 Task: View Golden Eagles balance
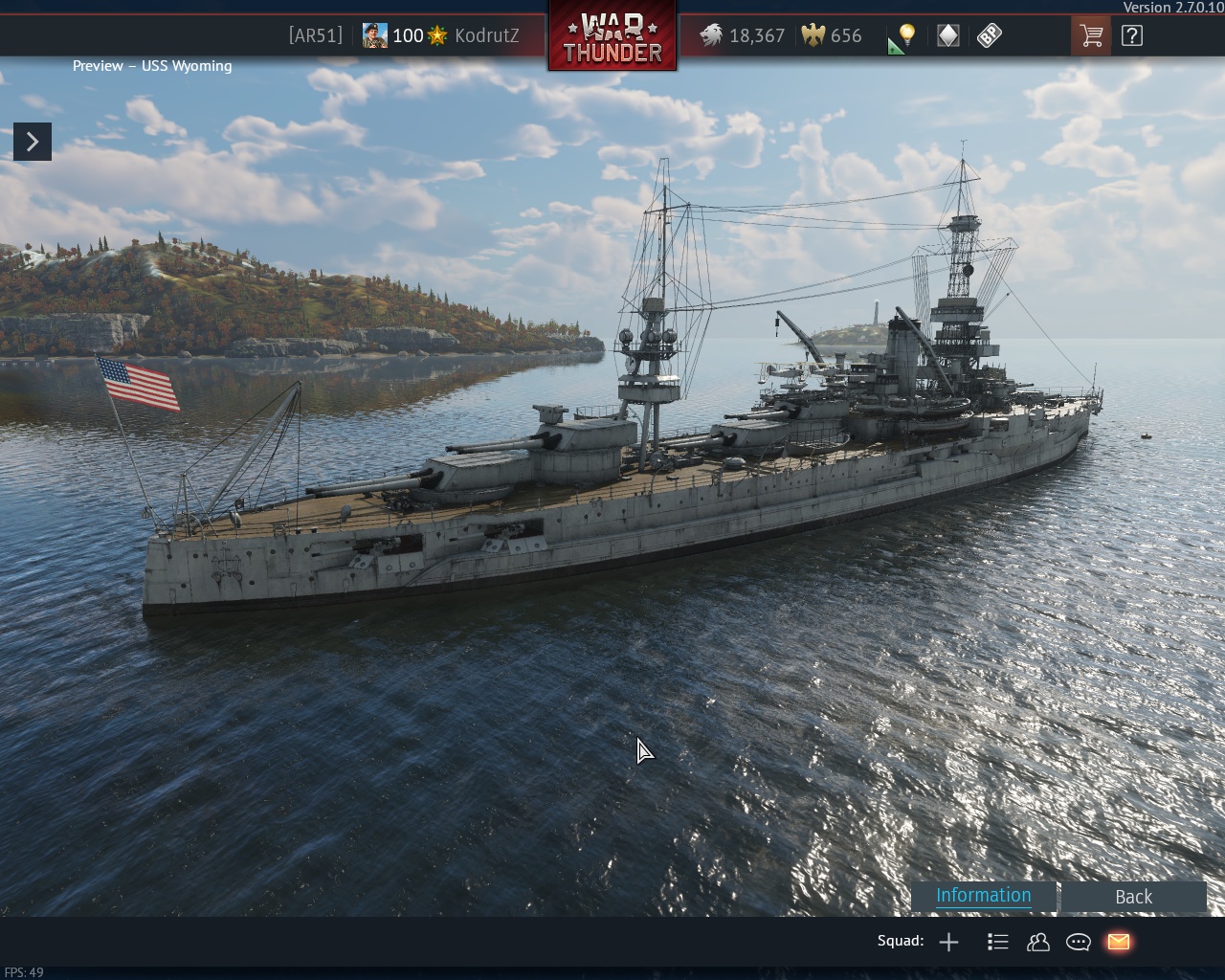[x=833, y=36]
